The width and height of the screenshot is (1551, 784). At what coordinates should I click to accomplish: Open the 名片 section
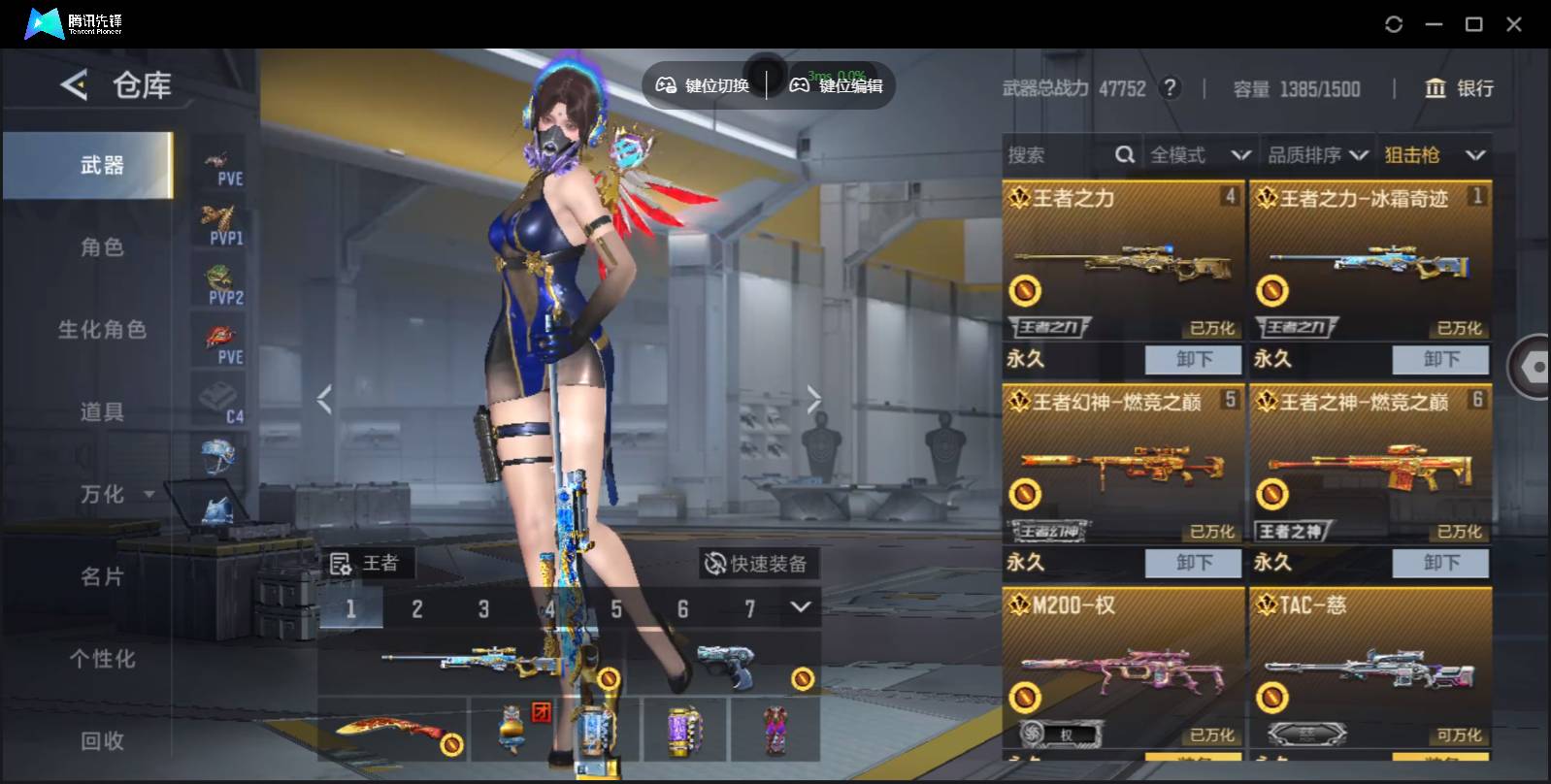102,577
